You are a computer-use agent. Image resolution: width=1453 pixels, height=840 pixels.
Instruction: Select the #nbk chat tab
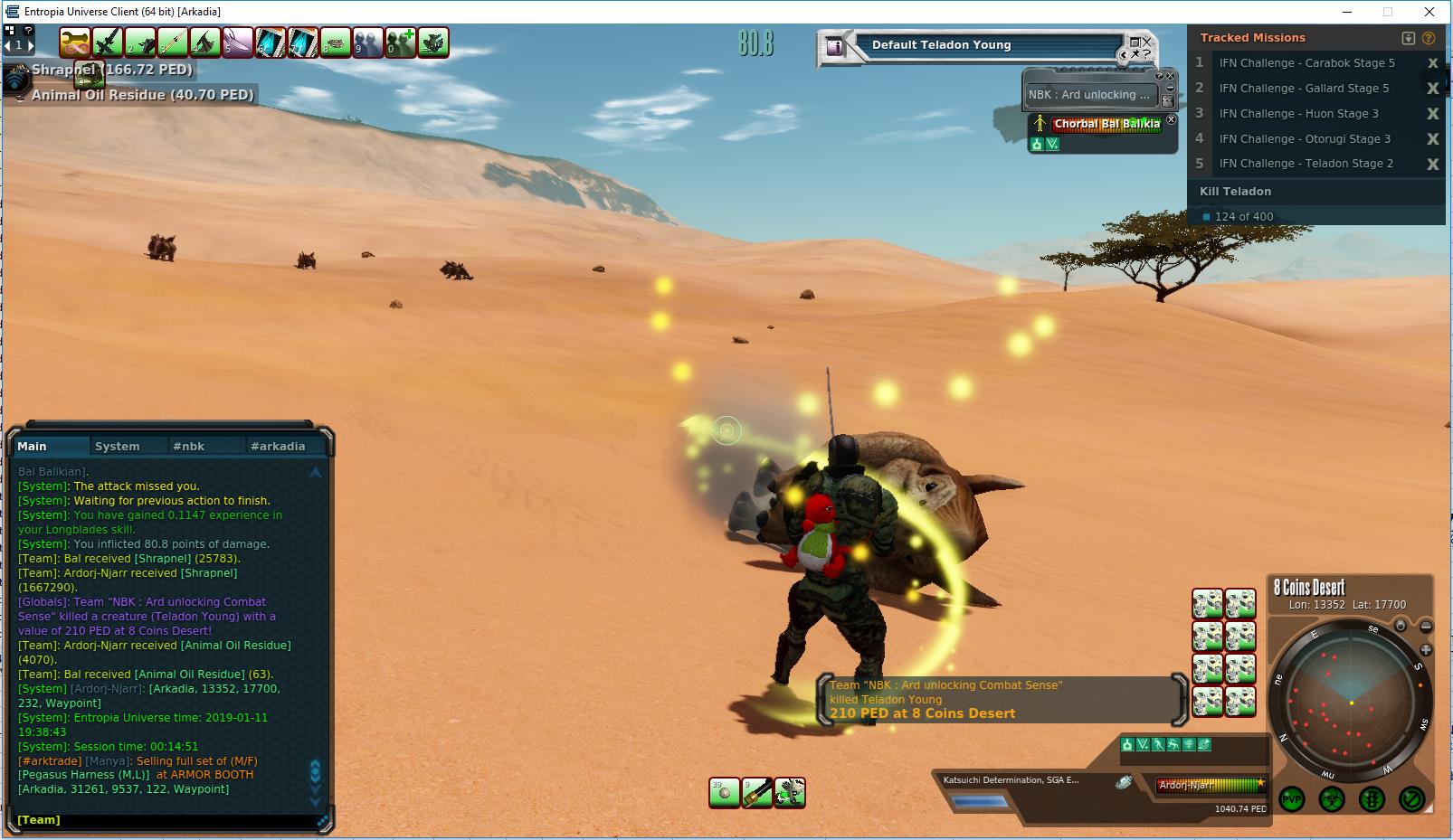(189, 446)
